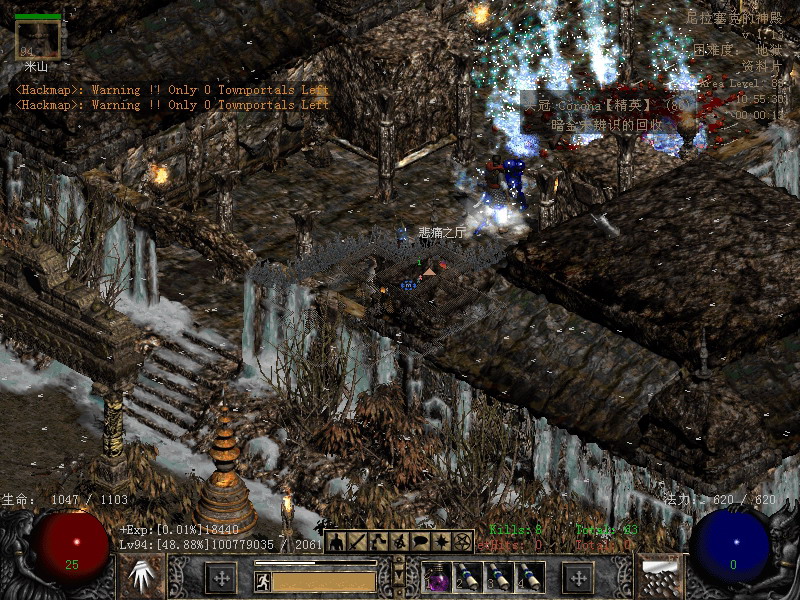
Task: Open inventory via the sword icon
Action: tap(360, 542)
